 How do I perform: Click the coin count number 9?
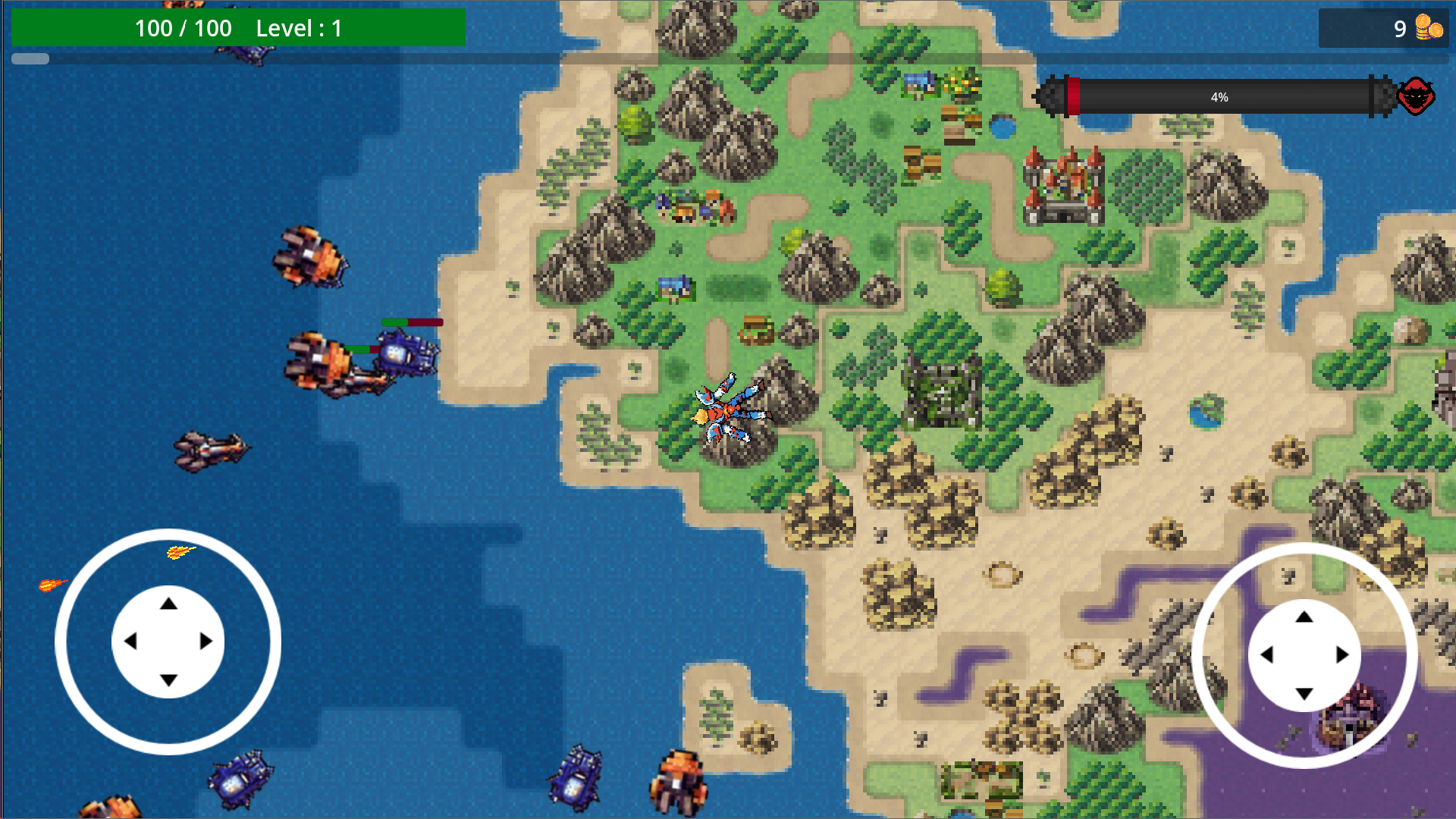click(1398, 29)
